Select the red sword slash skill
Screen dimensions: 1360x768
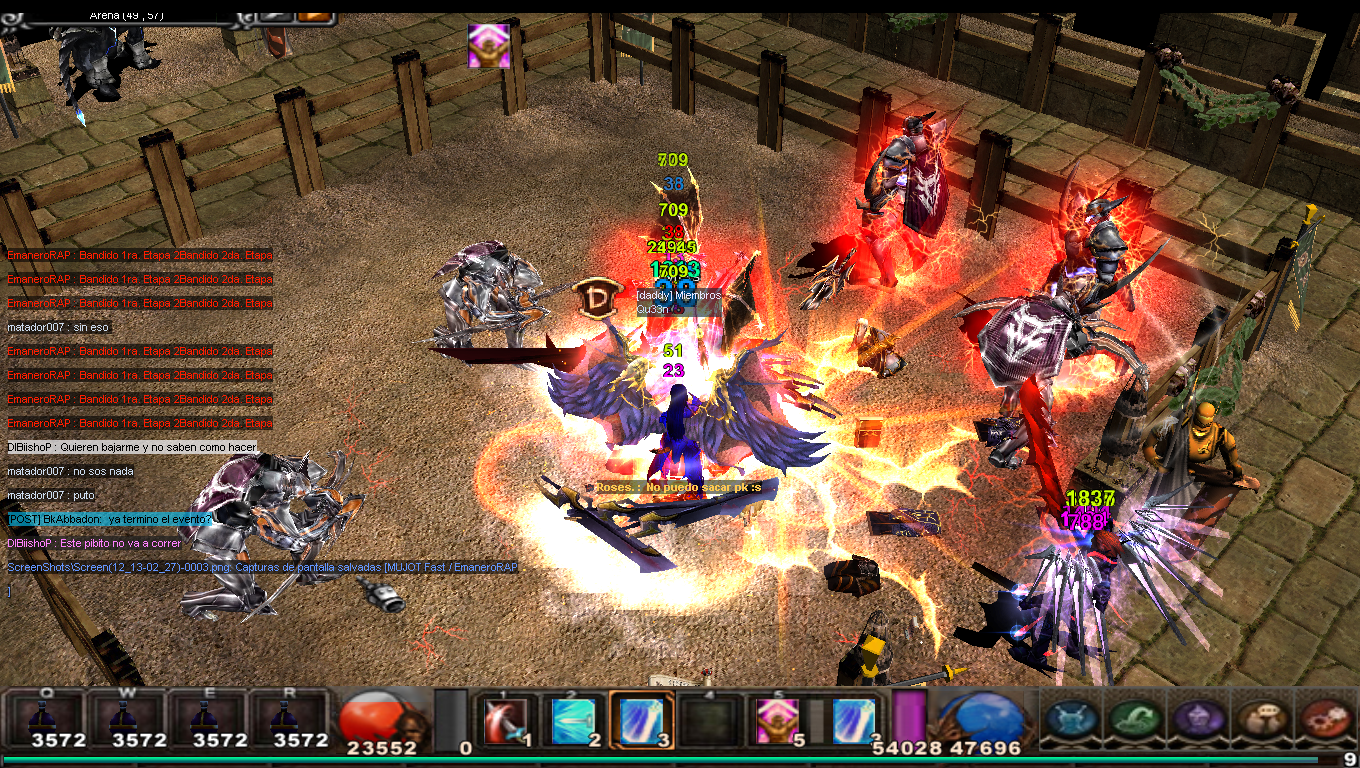coord(505,720)
